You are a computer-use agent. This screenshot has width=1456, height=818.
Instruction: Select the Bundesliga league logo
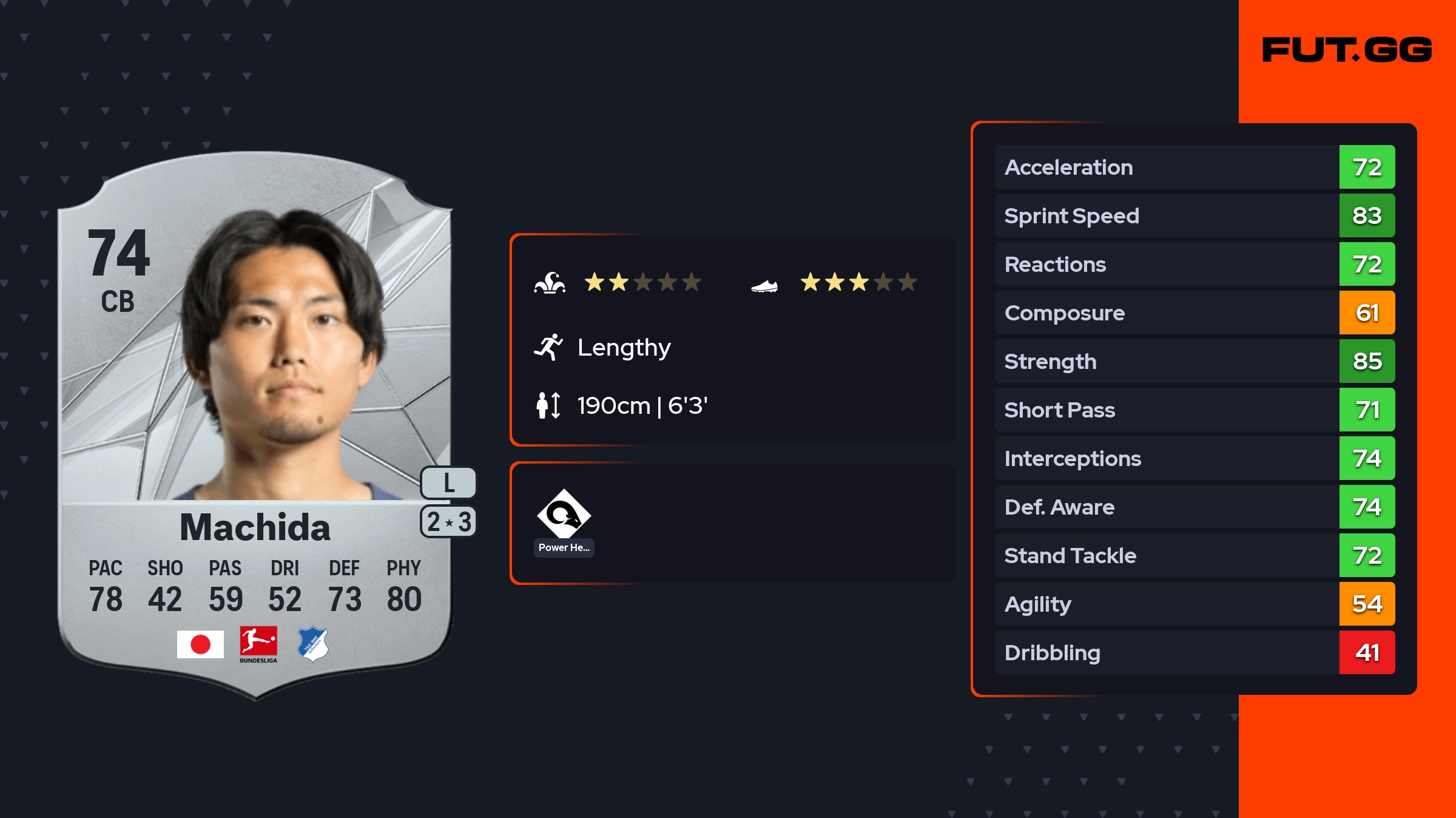[x=258, y=644]
